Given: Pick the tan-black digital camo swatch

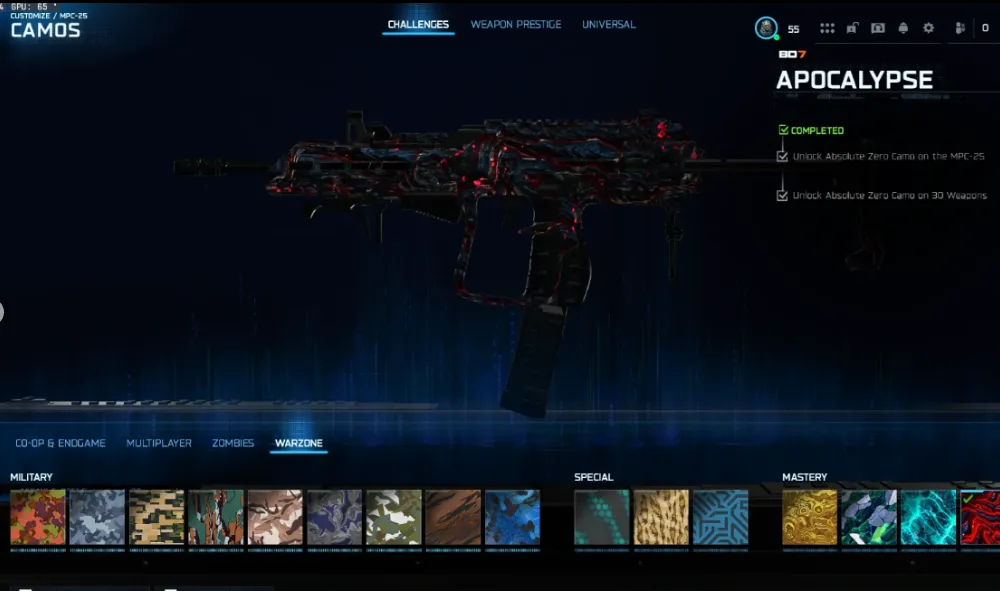Looking at the screenshot, I should coord(157,517).
